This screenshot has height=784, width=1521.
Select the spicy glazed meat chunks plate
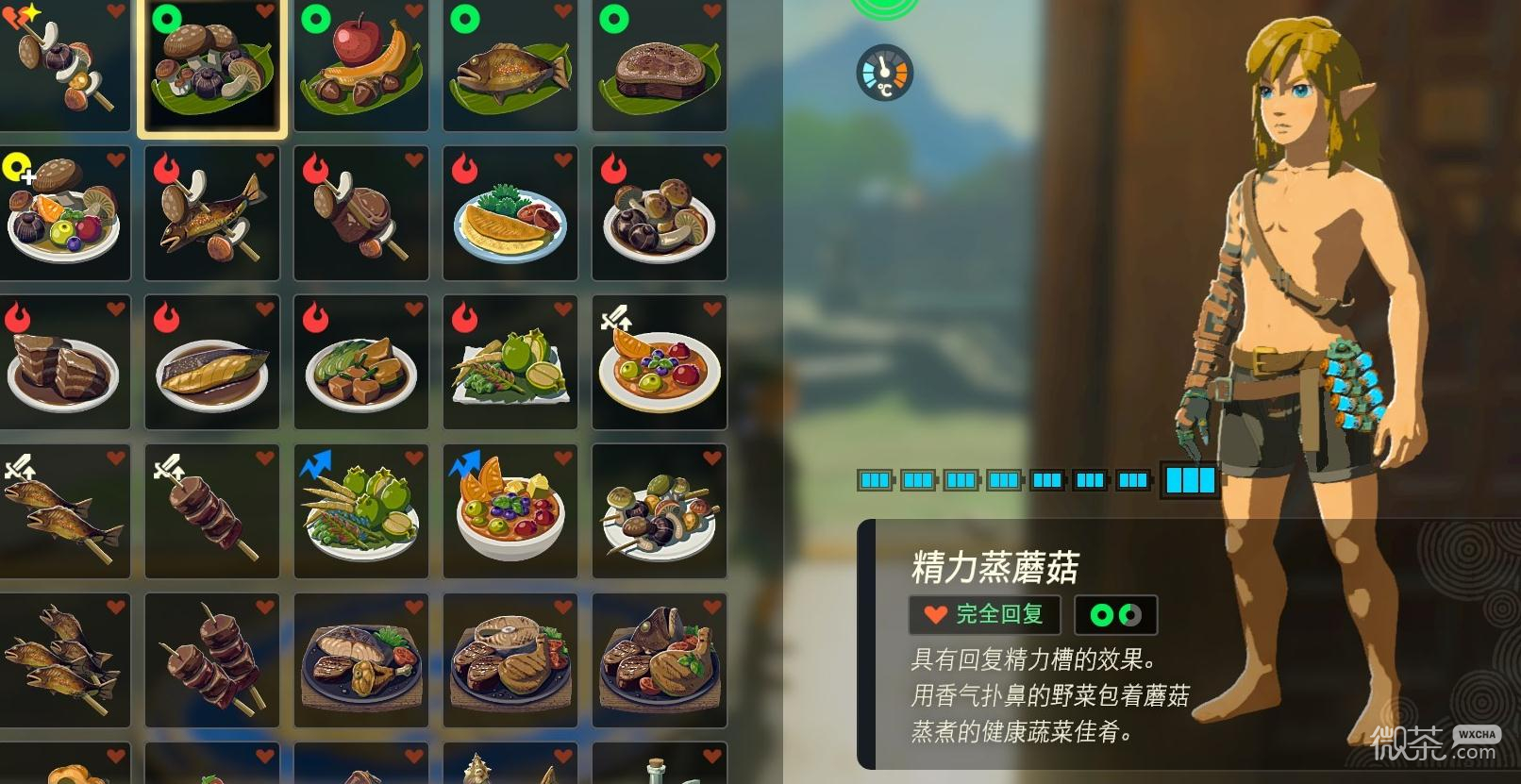(x=63, y=363)
